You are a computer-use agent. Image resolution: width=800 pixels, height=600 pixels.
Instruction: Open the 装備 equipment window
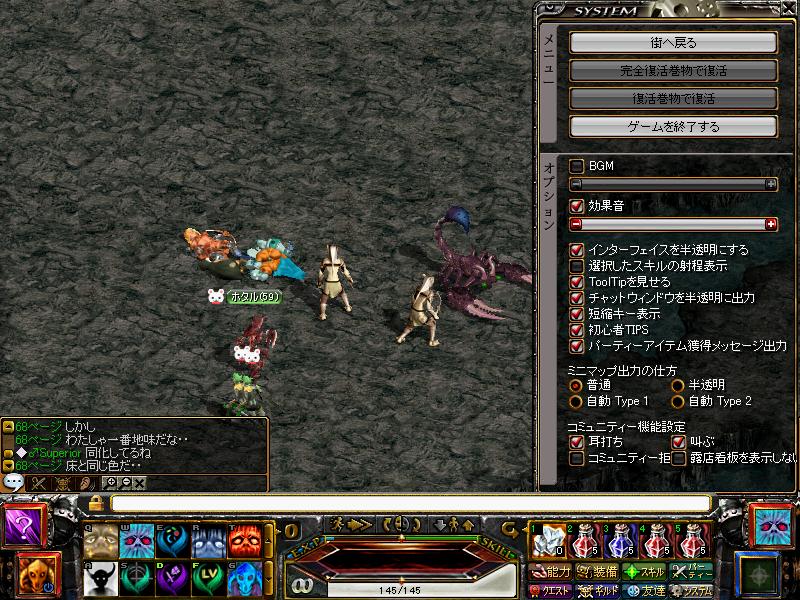597,572
